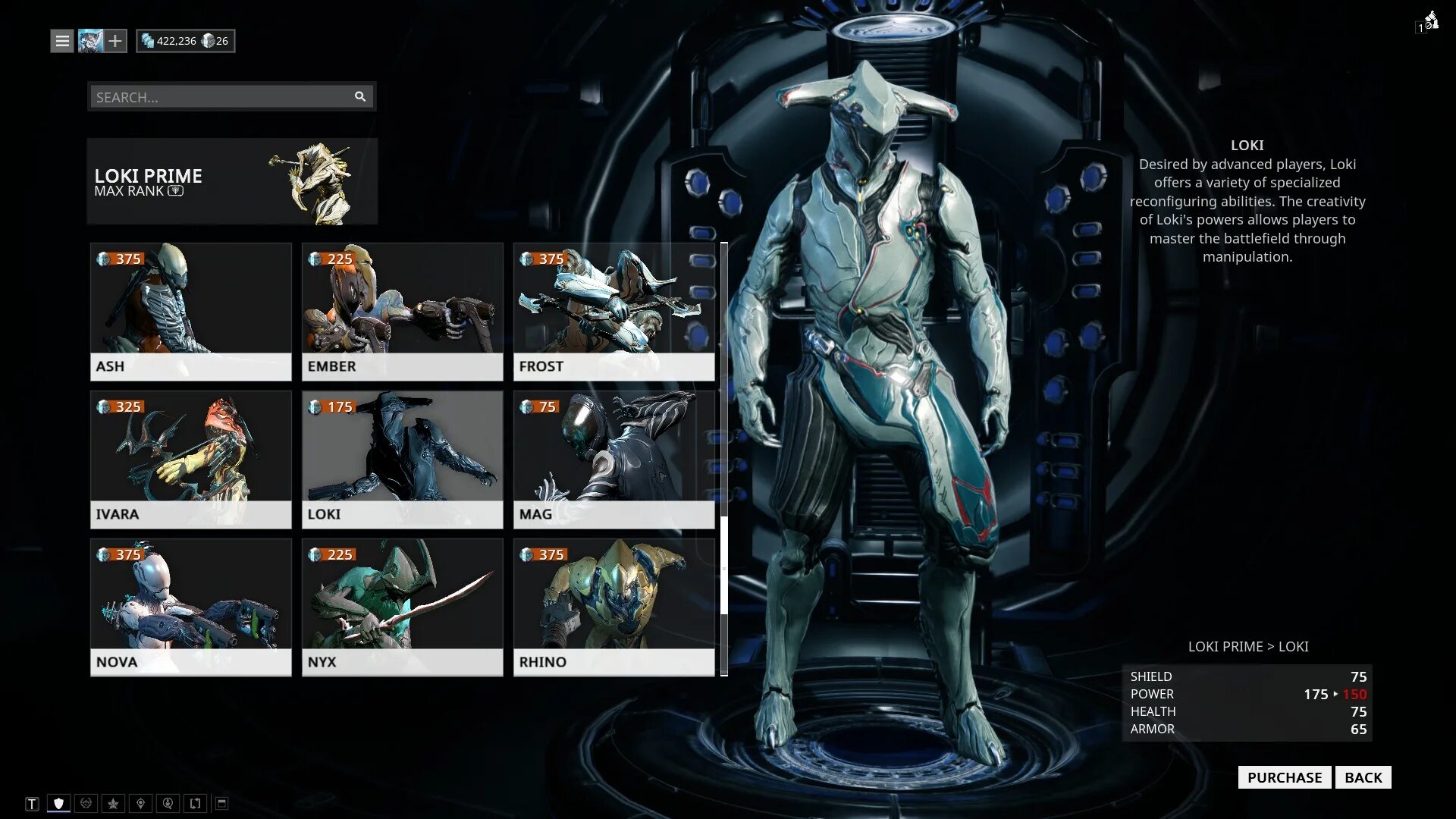
Task: Open the hamburger main menu
Action: point(62,41)
